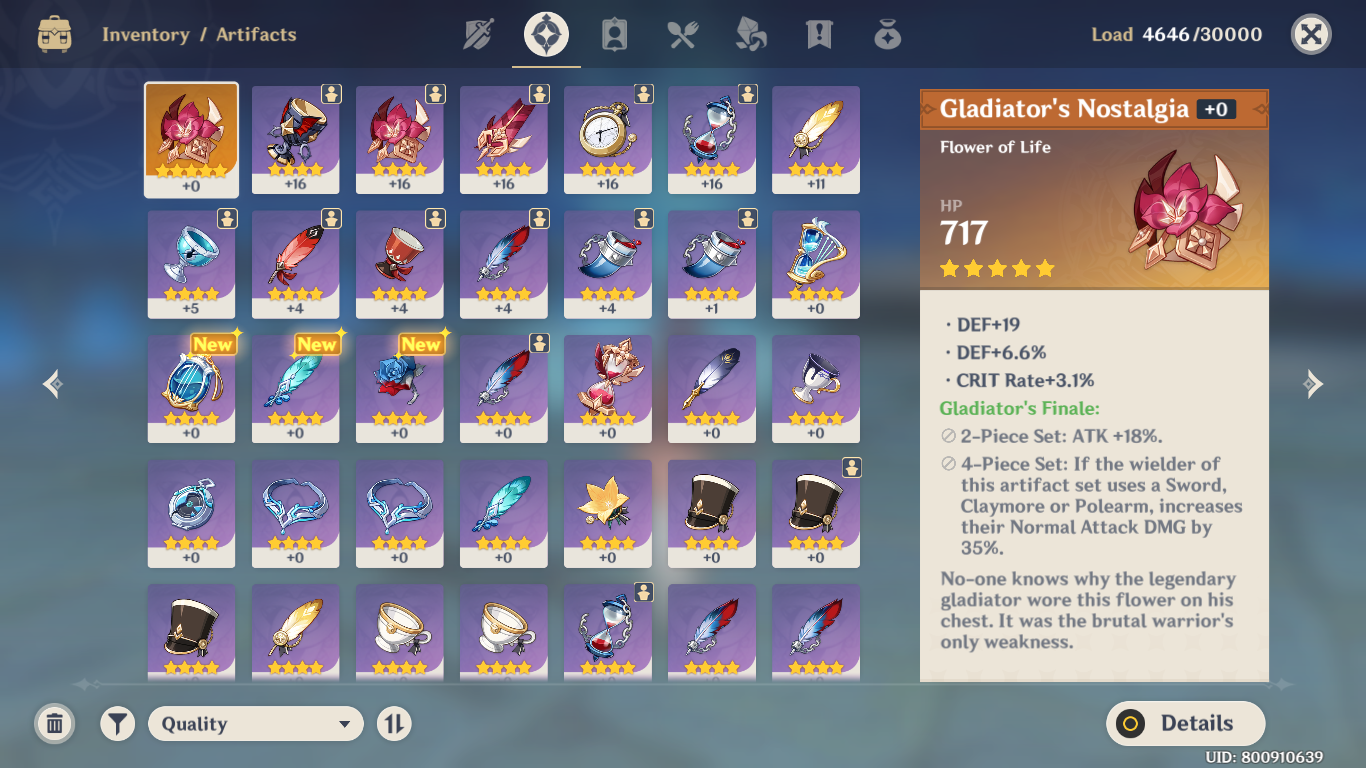Go to the next page arrow

coord(1314,384)
